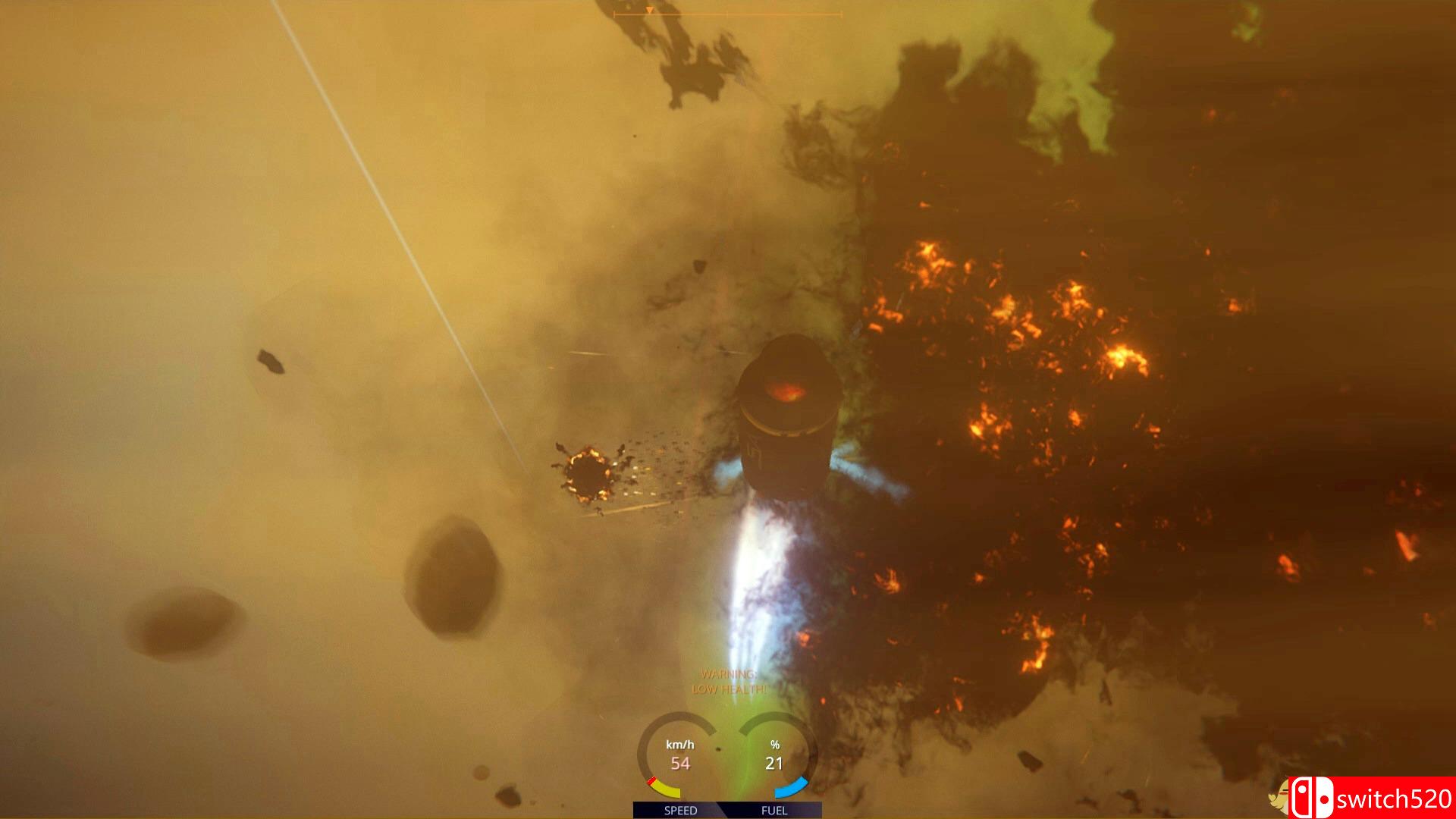Click the km/h speed readout showing 54

680,755
